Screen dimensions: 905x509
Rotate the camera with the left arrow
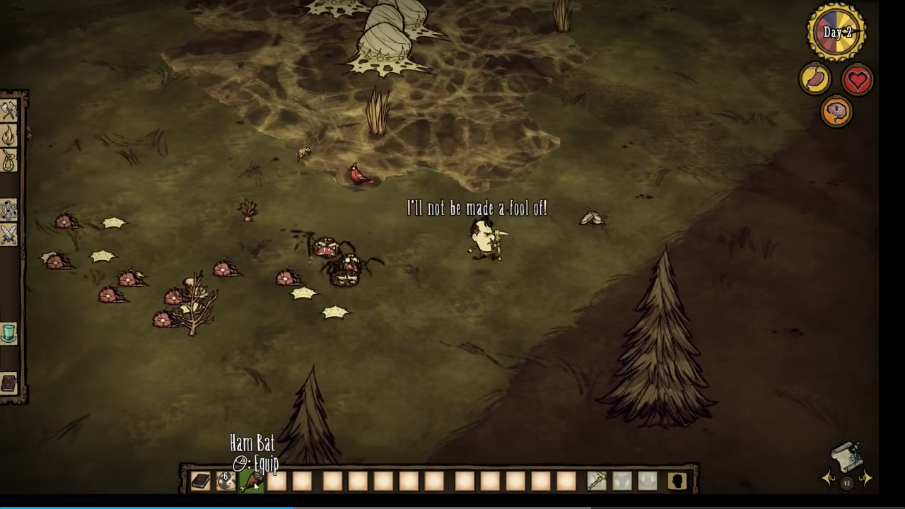[828, 479]
